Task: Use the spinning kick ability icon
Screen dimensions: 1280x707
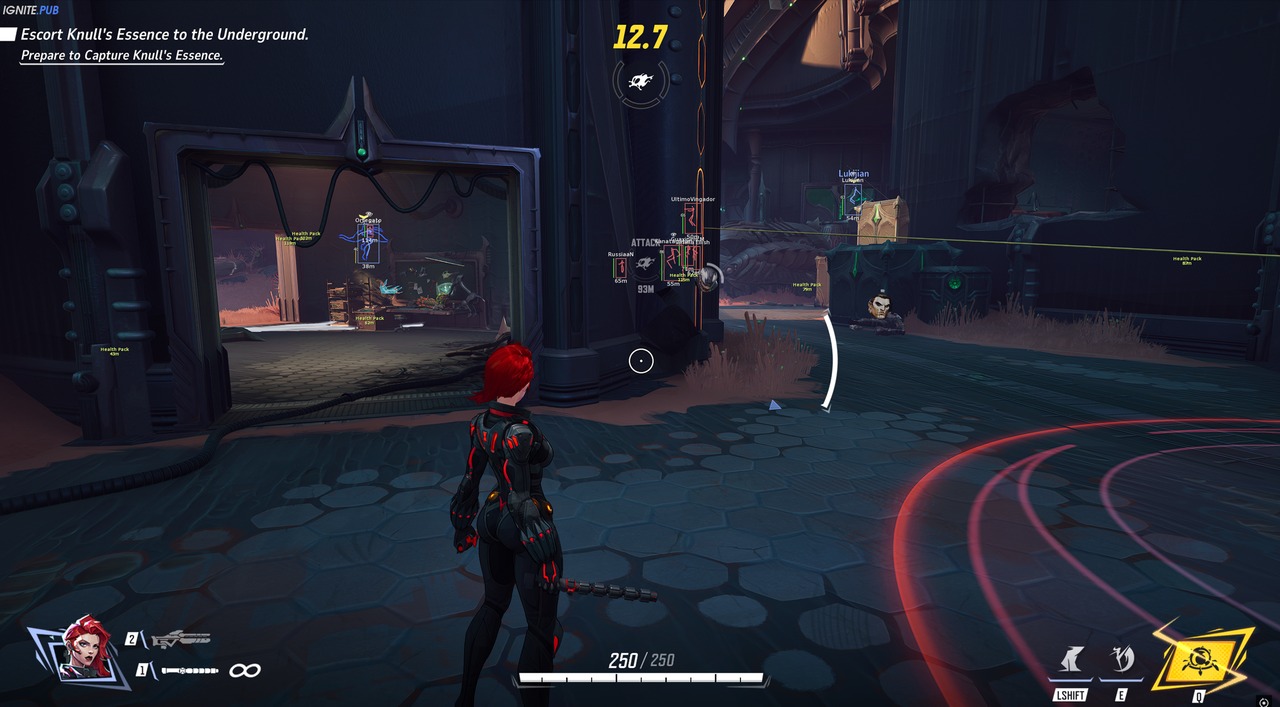Action: (1122, 660)
